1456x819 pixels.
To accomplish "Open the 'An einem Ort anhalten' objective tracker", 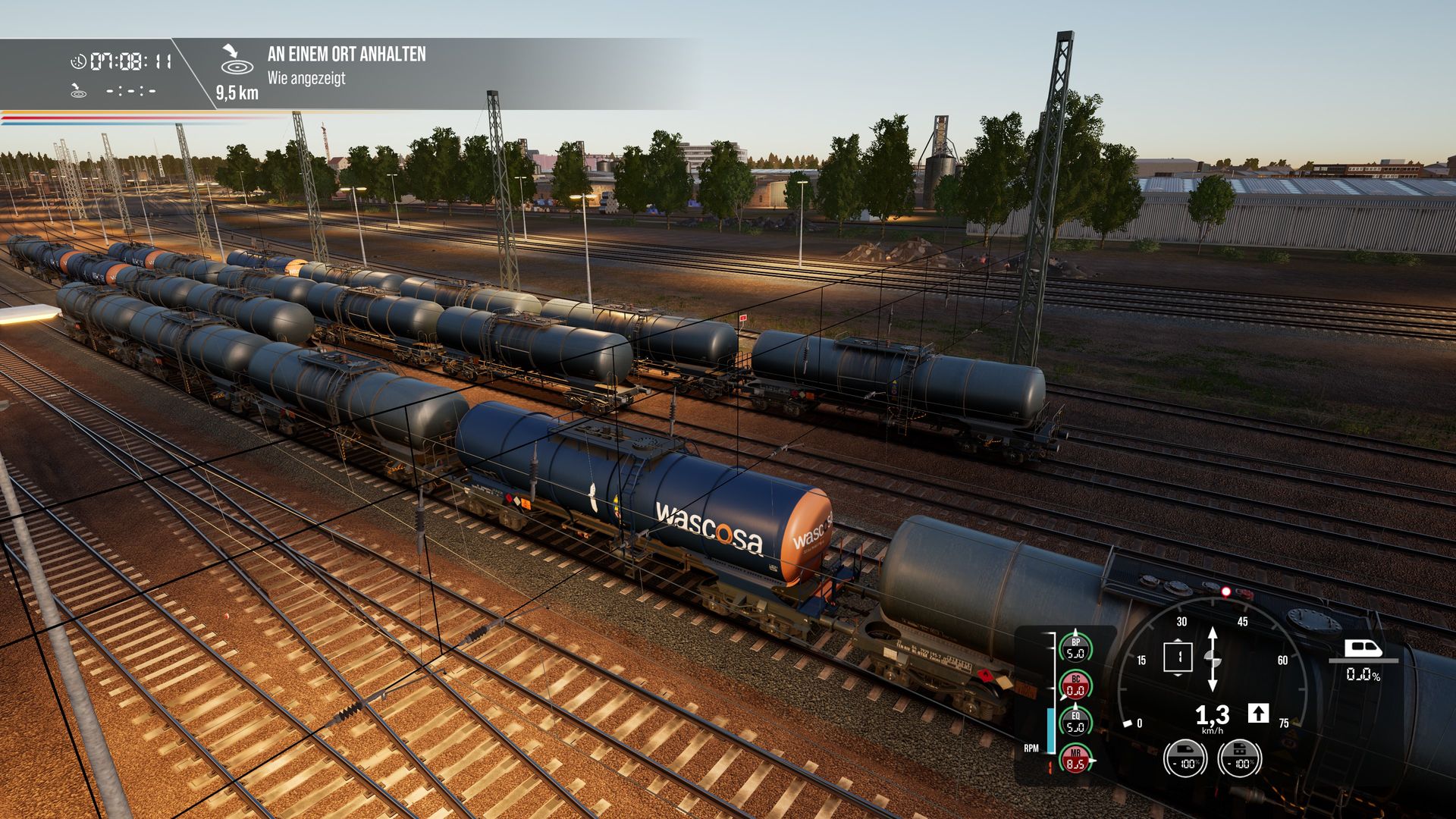I will 346,55.
